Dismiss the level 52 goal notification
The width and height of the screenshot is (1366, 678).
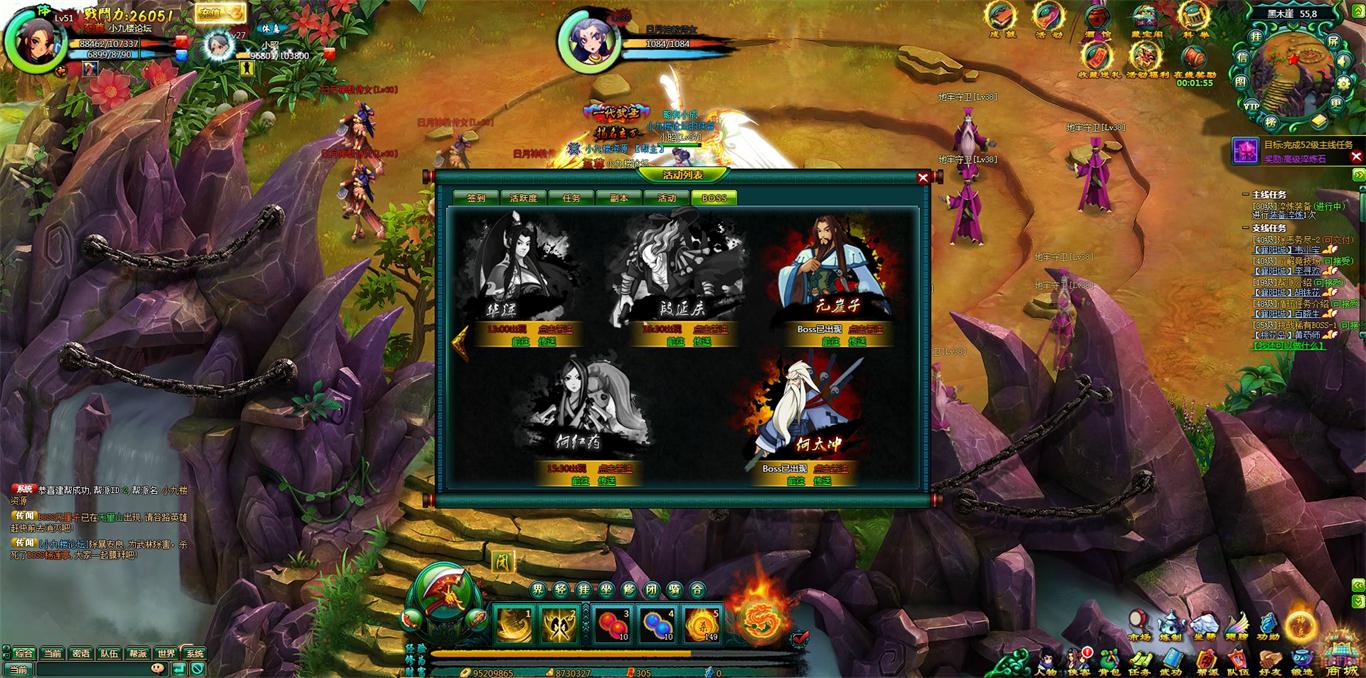[x=1356, y=156]
